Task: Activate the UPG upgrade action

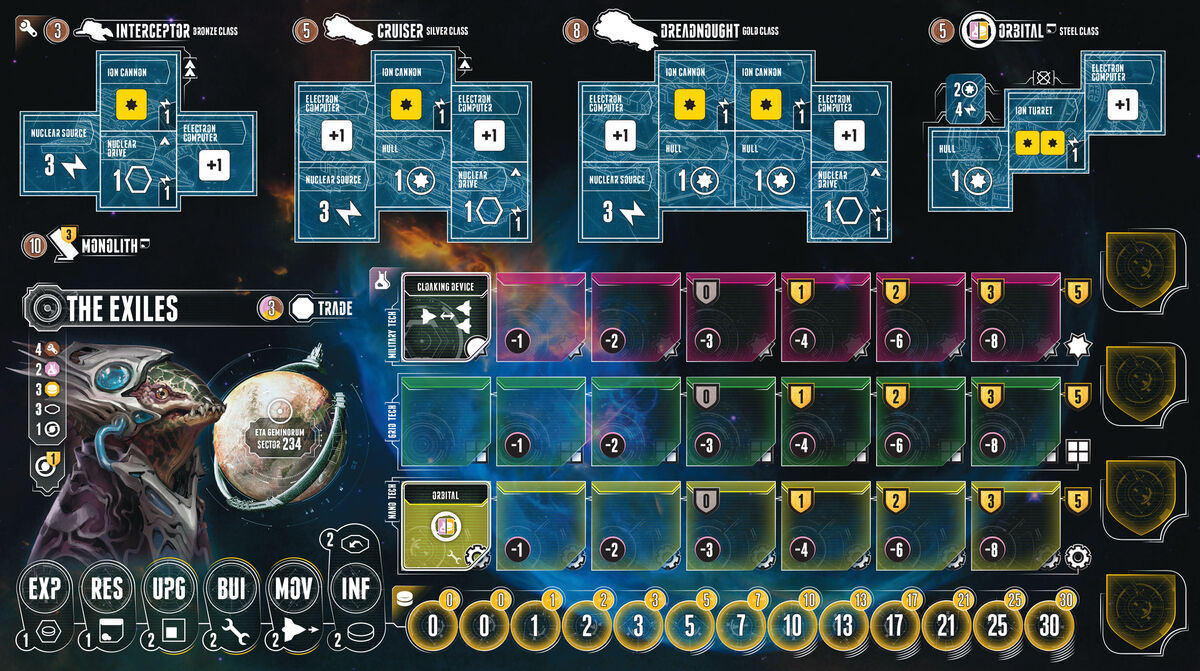Action: click(x=168, y=588)
